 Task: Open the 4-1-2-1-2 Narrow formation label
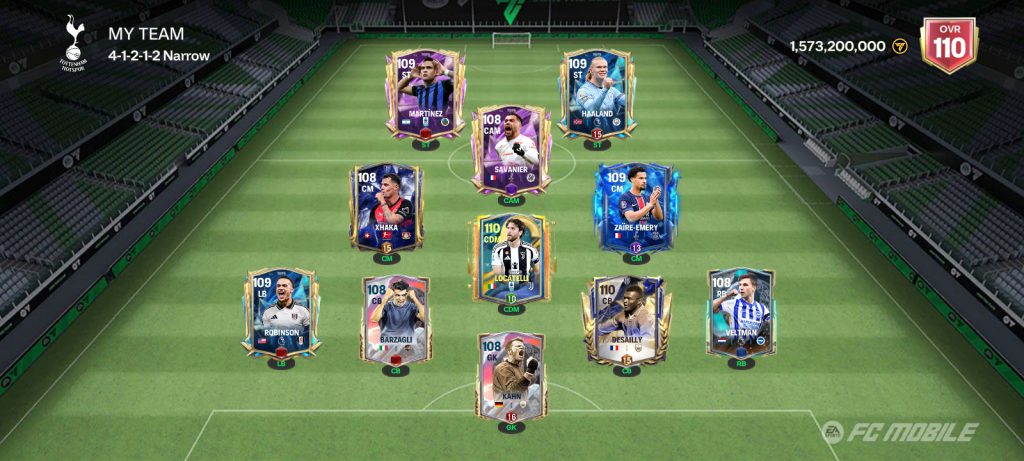click(x=159, y=56)
